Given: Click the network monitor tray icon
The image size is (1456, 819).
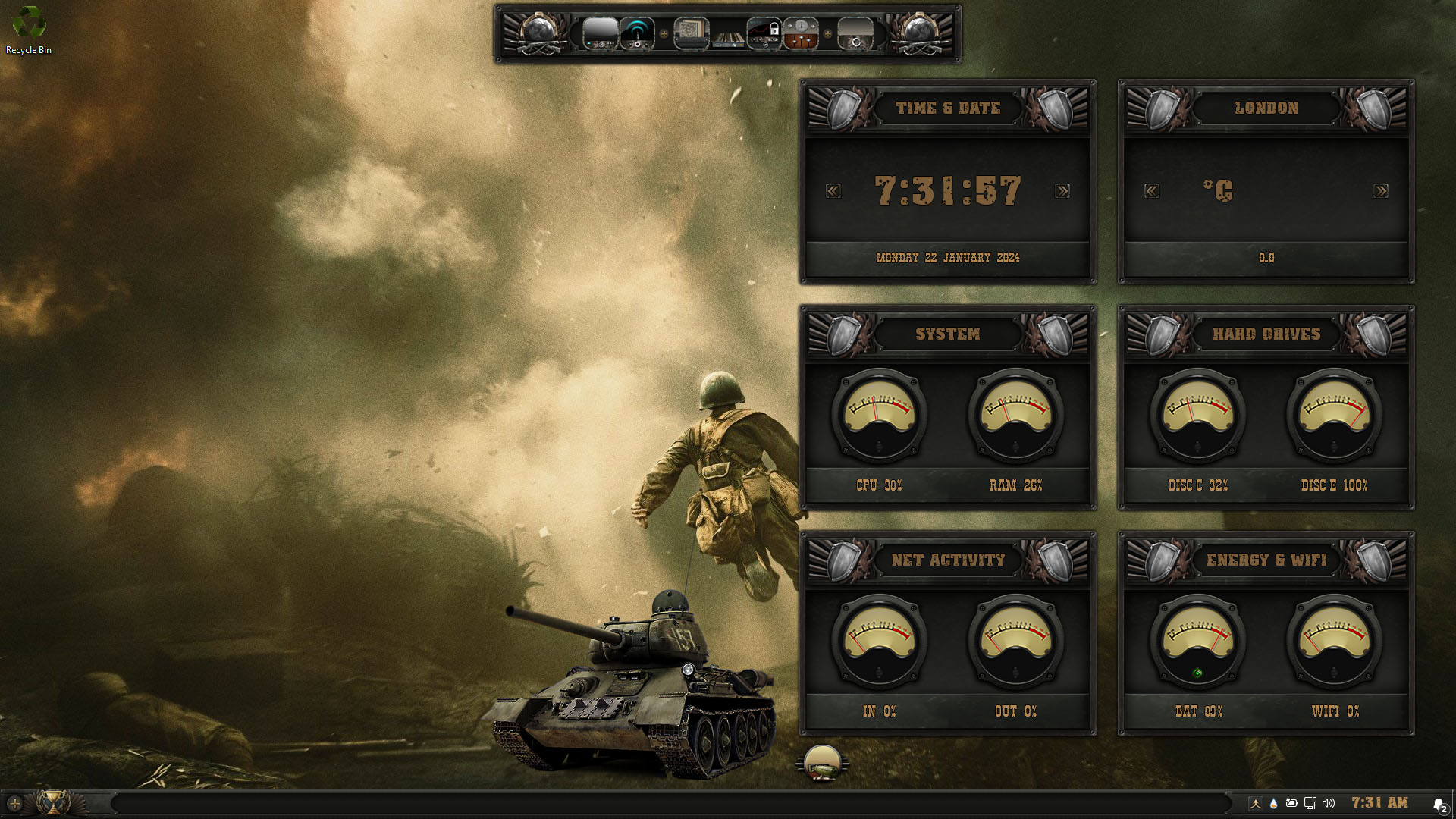Looking at the screenshot, I should point(1310,803).
